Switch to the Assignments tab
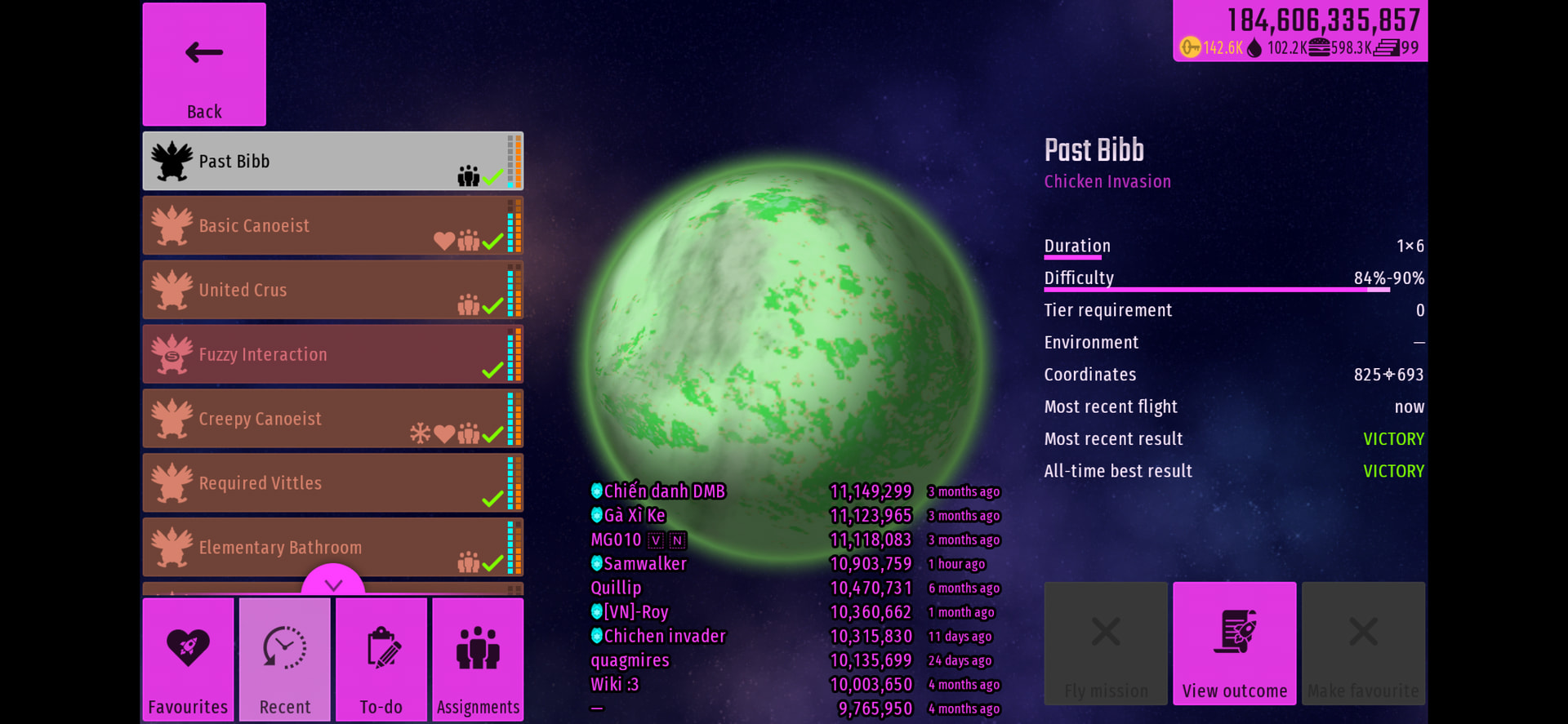Screen dimensions: 1568x724 coord(478,660)
